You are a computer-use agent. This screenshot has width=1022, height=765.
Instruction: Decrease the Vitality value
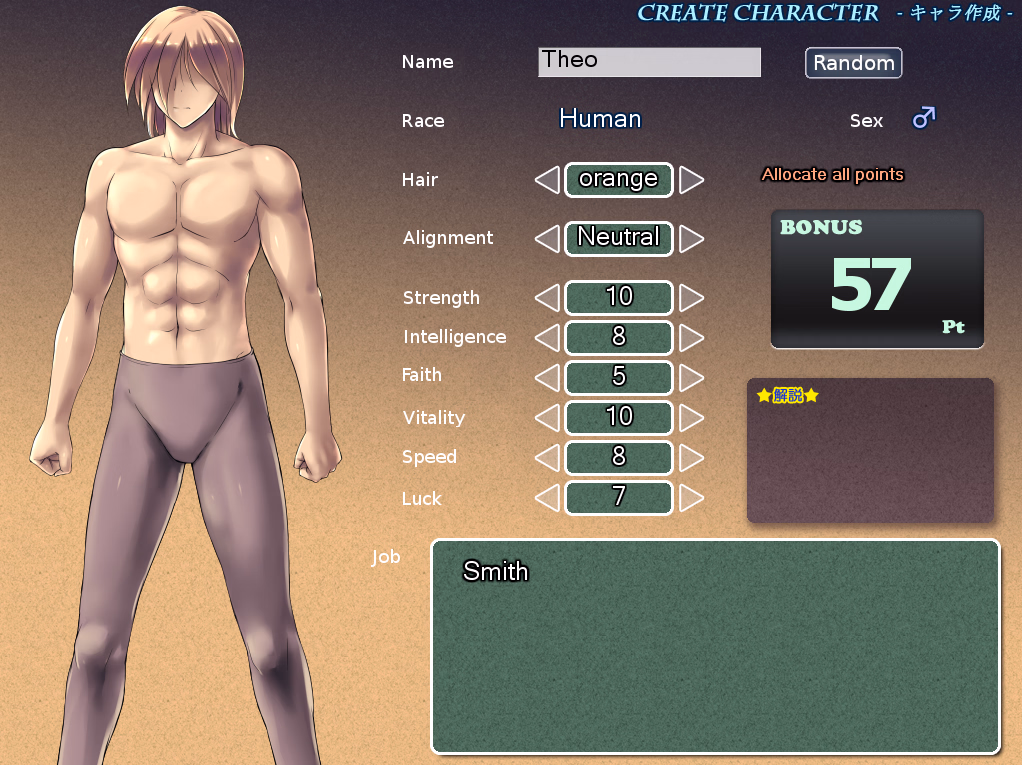(547, 417)
